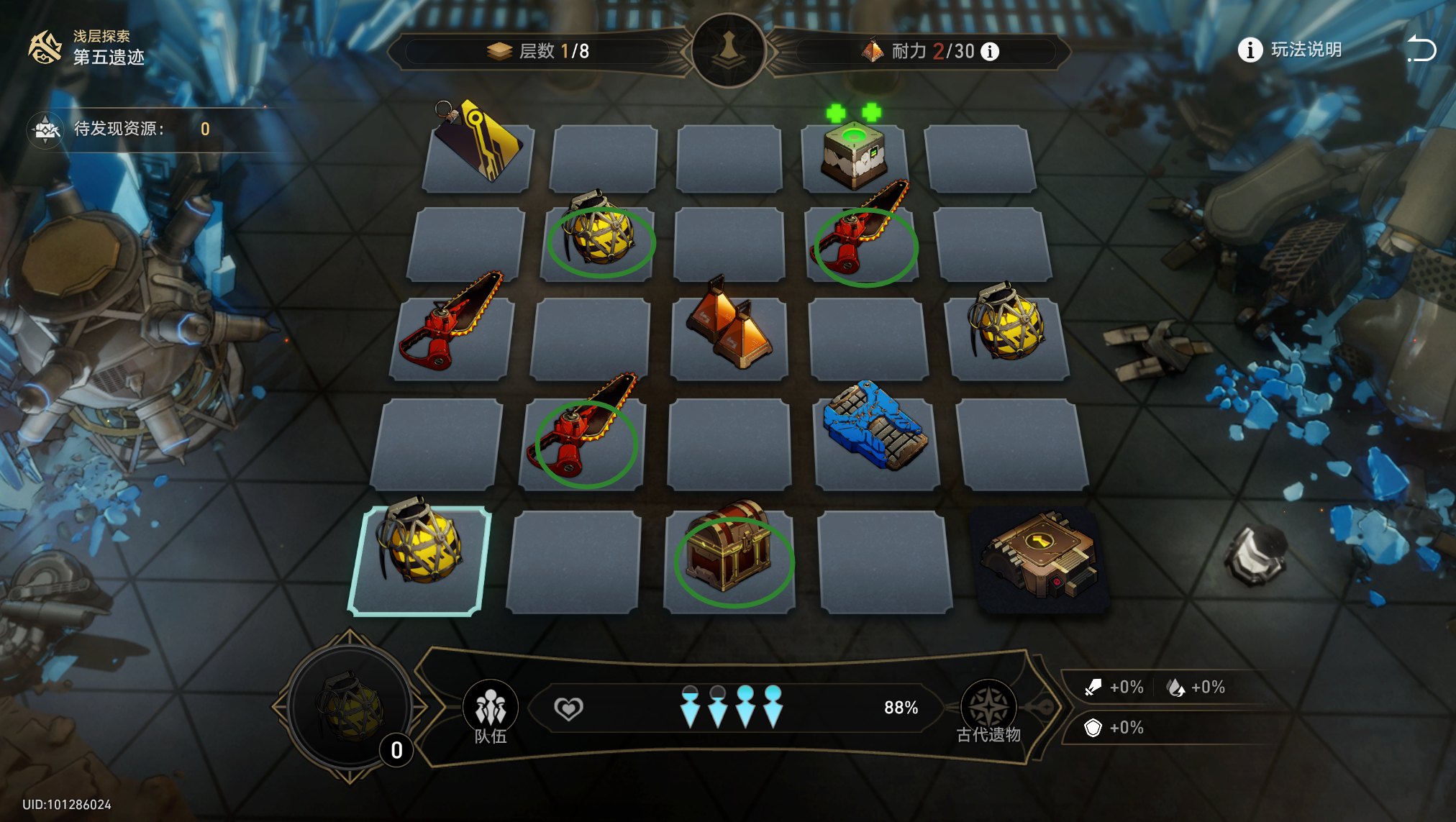Click the return arrow button
Image resolution: width=1456 pixels, height=822 pixels.
point(1421,50)
